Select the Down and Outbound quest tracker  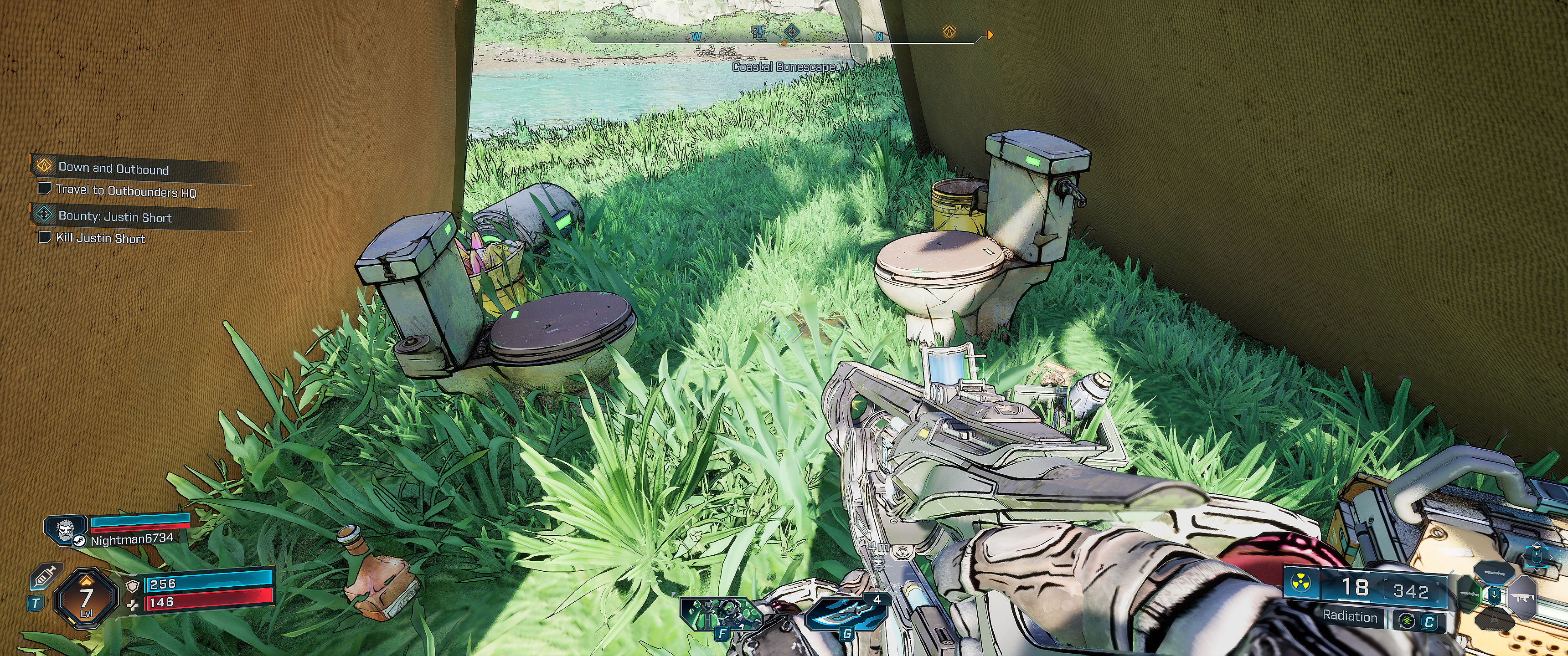click(113, 169)
